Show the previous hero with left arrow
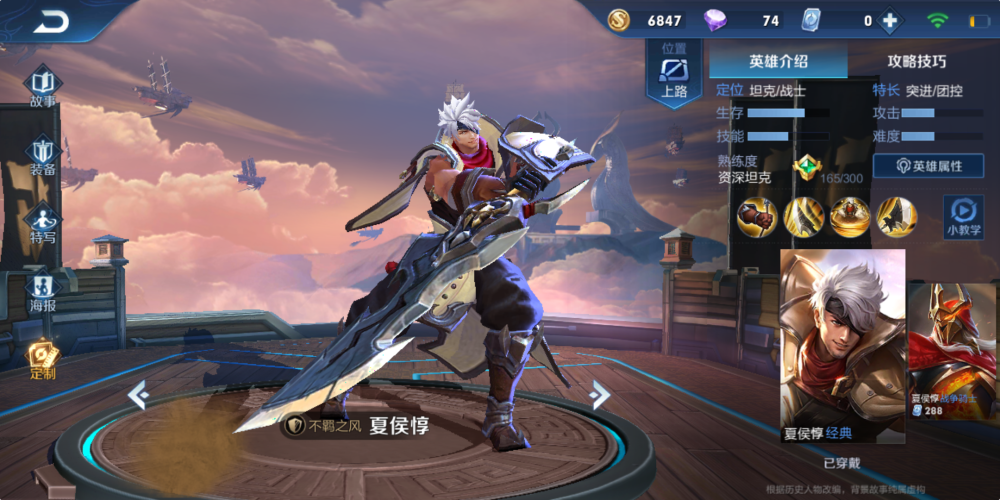 (x=138, y=396)
